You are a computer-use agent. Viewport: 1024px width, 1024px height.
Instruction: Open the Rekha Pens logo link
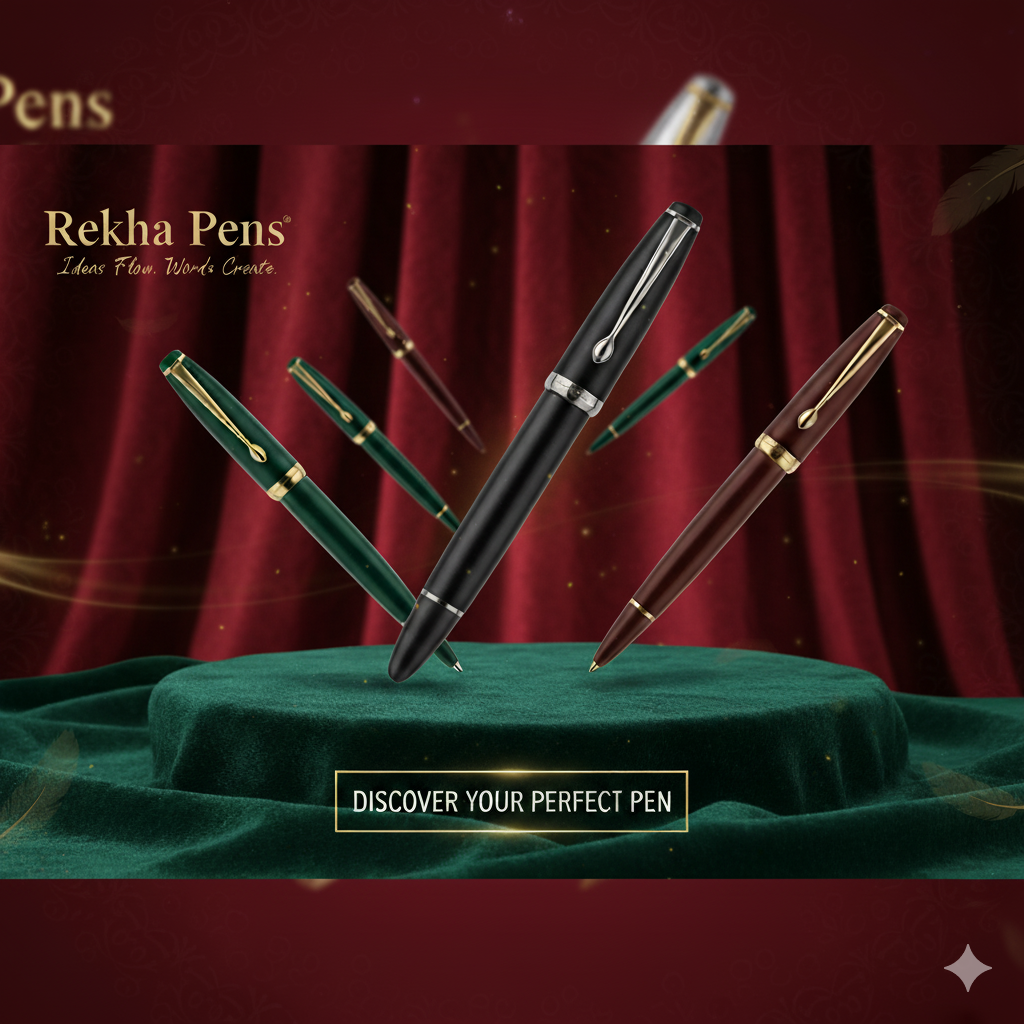pos(166,231)
